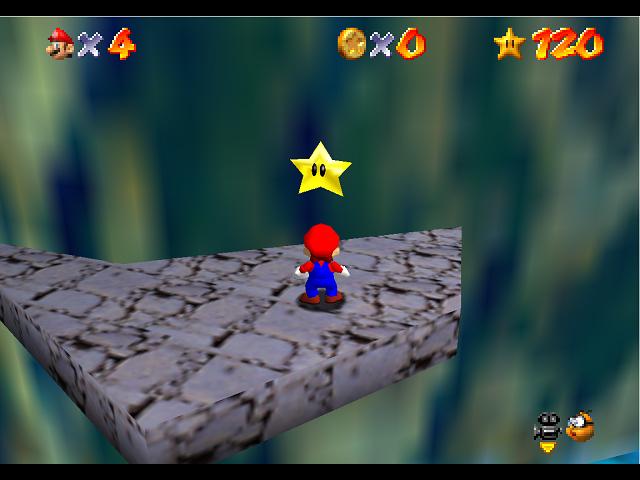This screenshot has height=480, width=640.
Task: Click the camera mode icon
Action: click(547, 428)
